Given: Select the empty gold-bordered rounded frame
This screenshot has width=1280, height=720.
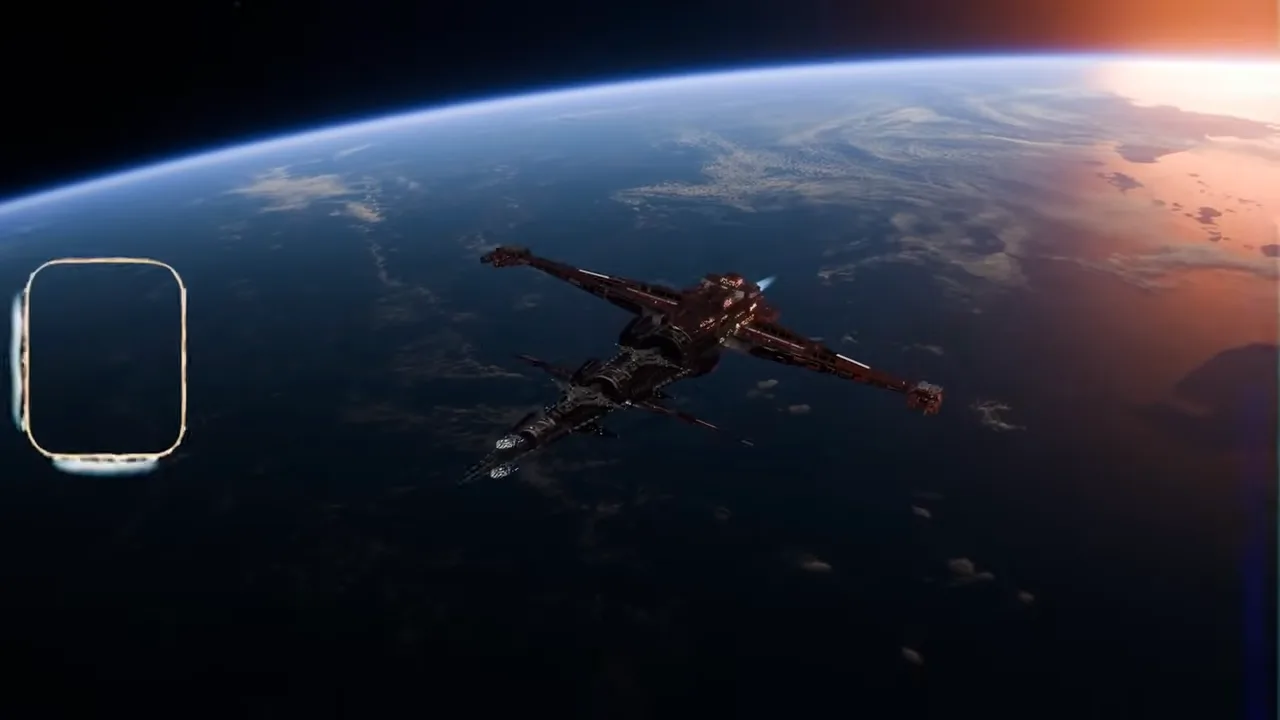Looking at the screenshot, I should point(105,359).
